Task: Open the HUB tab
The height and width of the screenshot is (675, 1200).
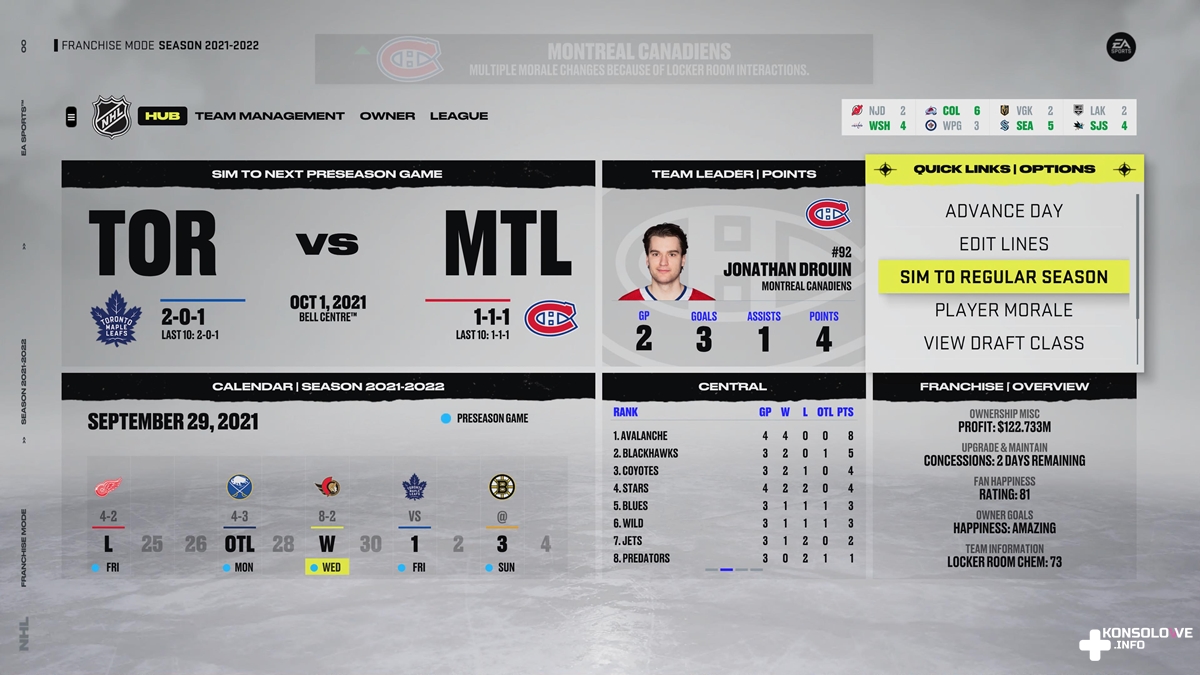Action: pyautogui.click(x=162, y=116)
